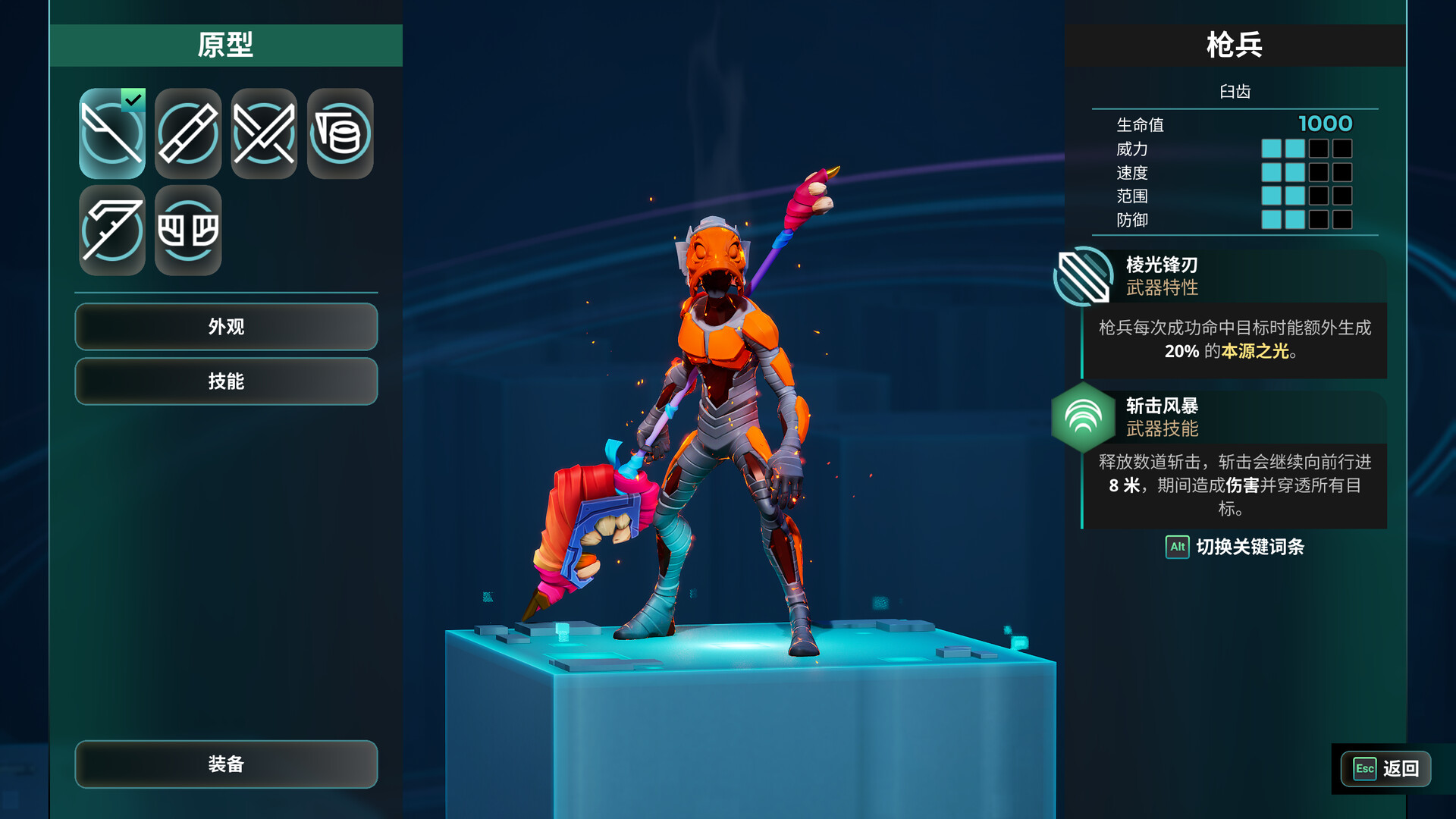Open the 外观 appearance panel
Screen dimensions: 1456x819
click(225, 327)
